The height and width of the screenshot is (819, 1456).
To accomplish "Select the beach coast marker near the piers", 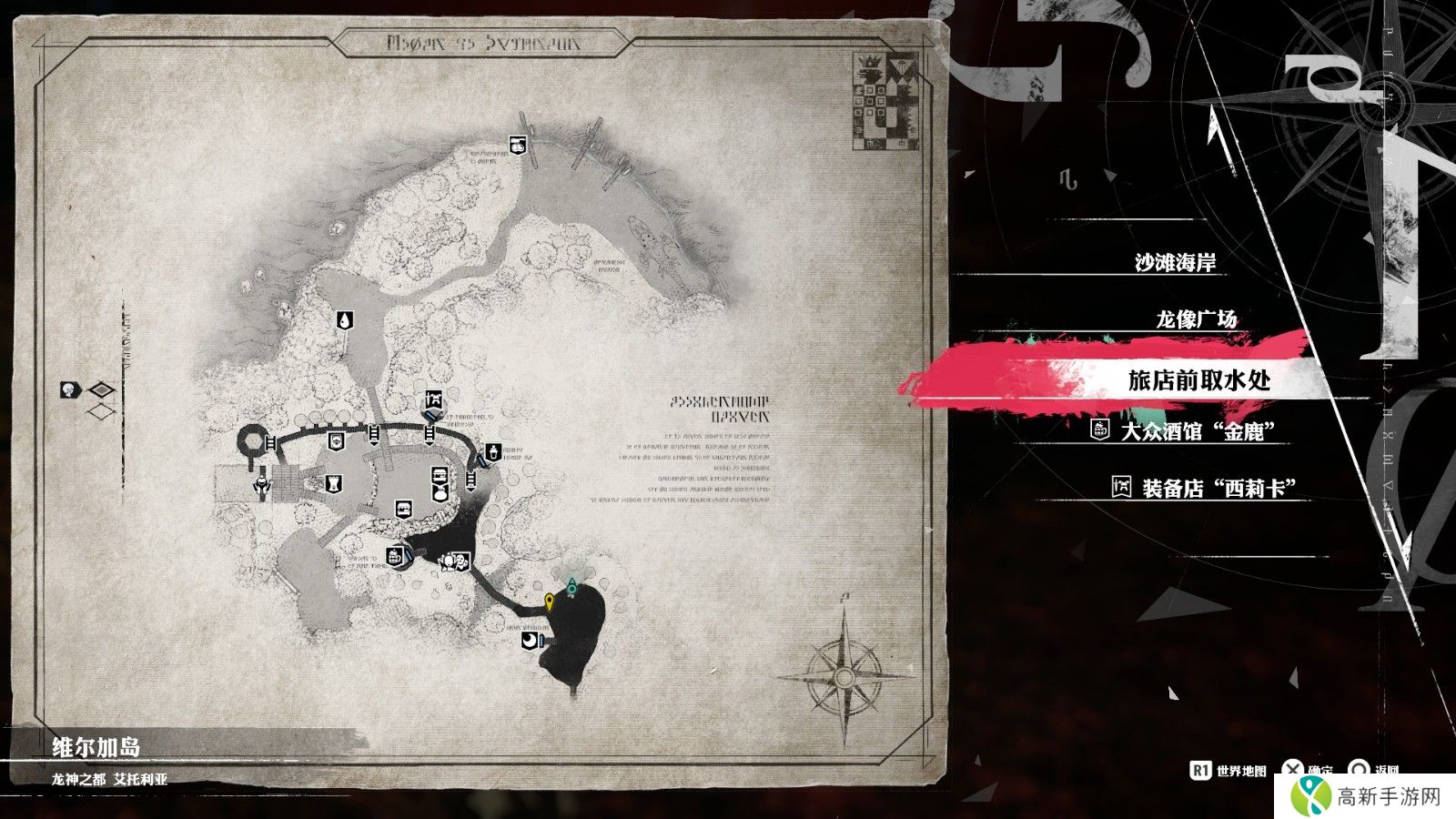I will 516,144.
